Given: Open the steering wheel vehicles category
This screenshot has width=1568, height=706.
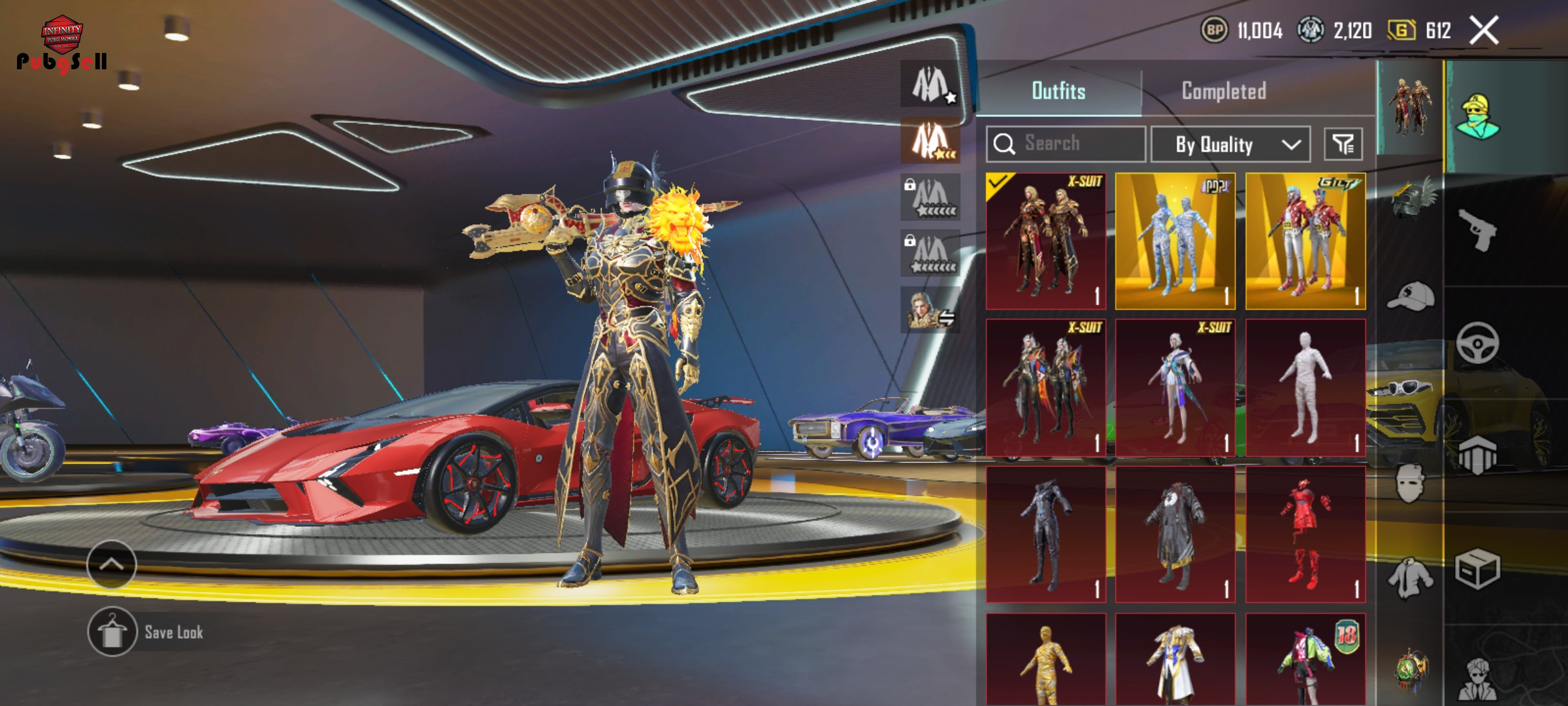Looking at the screenshot, I should point(1478,343).
